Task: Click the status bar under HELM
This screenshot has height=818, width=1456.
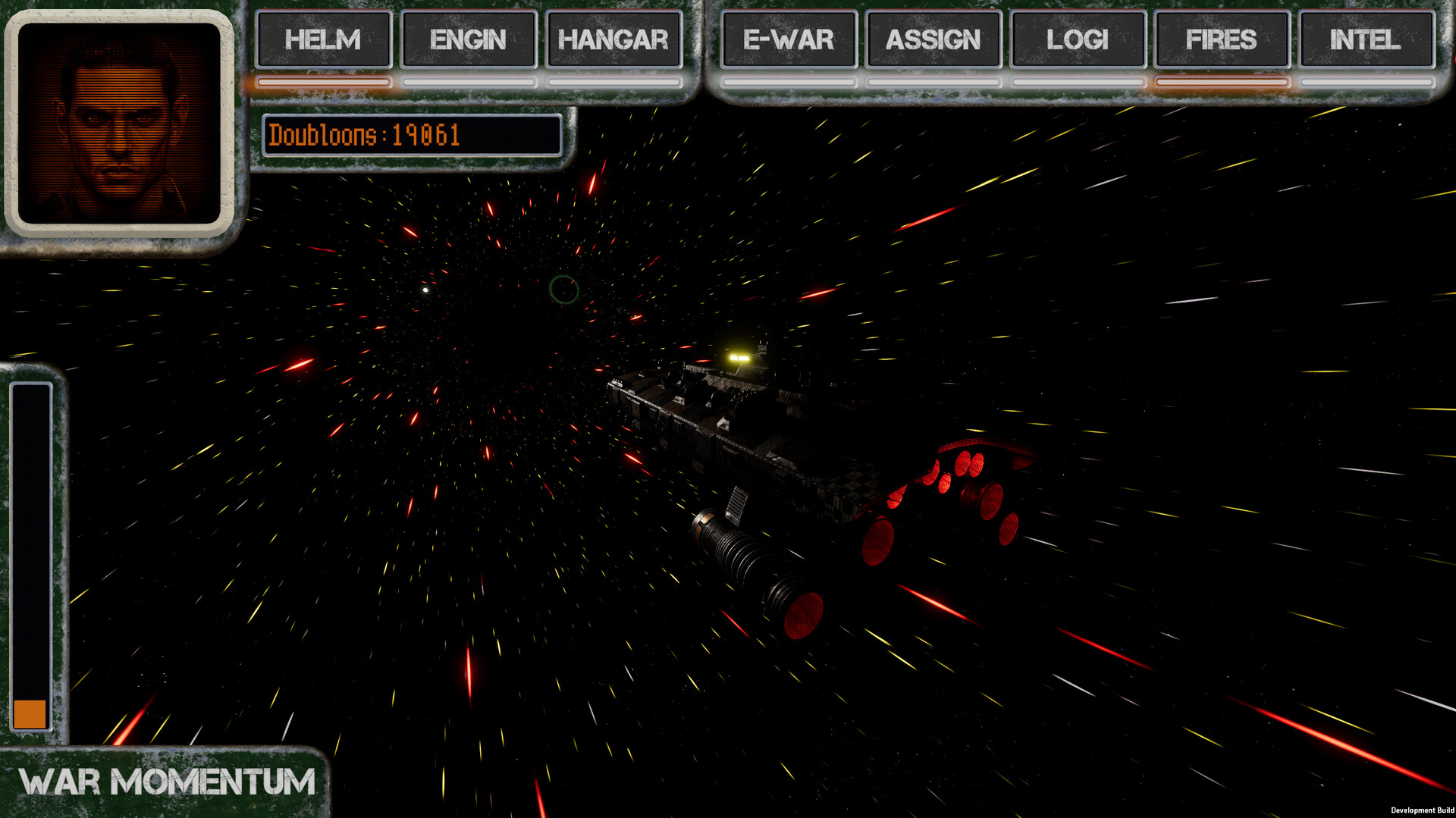Action: point(323,81)
